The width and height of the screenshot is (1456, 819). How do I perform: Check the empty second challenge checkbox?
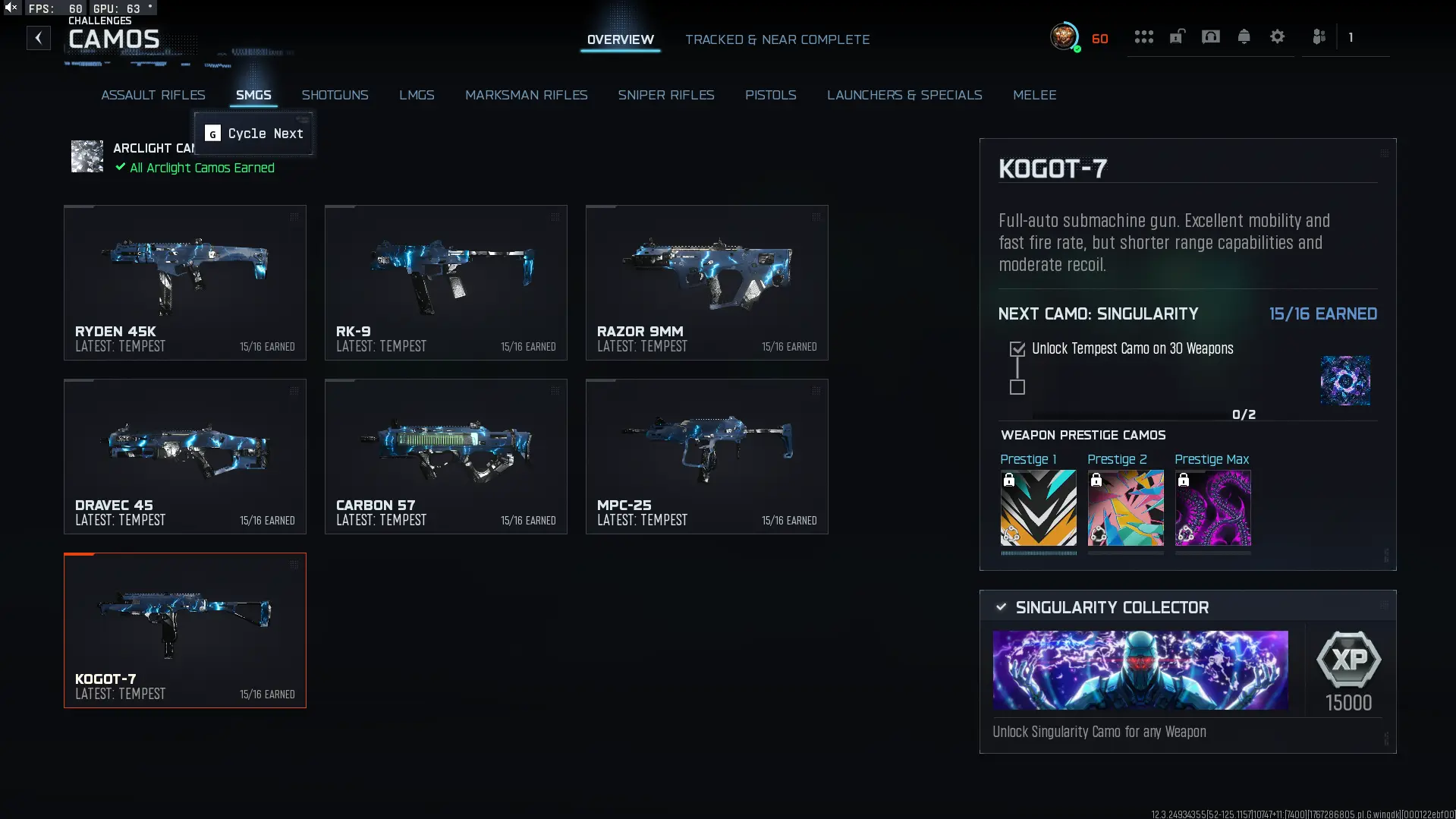click(x=1017, y=388)
